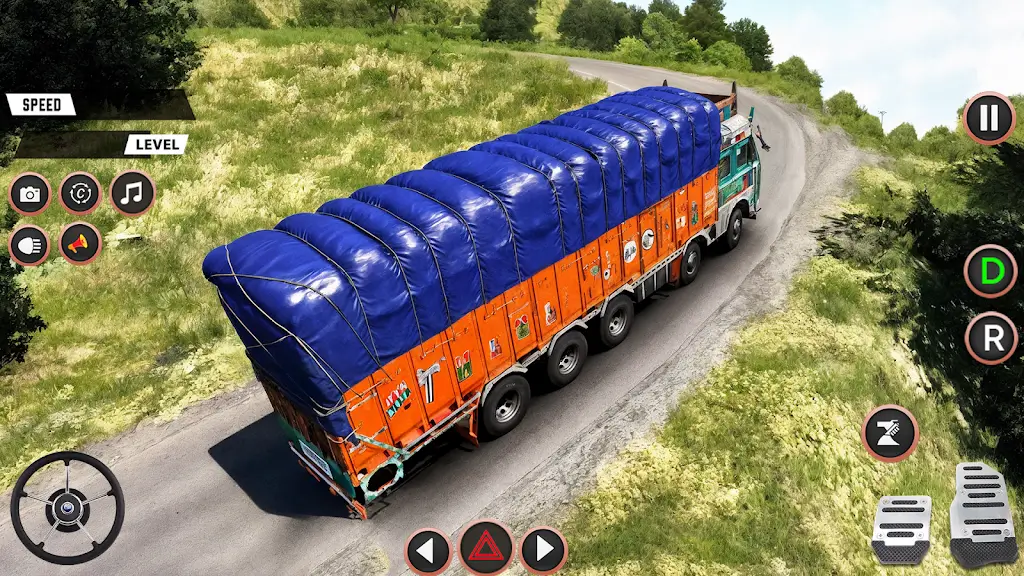Tap the steering wheel control

pos(67,507)
